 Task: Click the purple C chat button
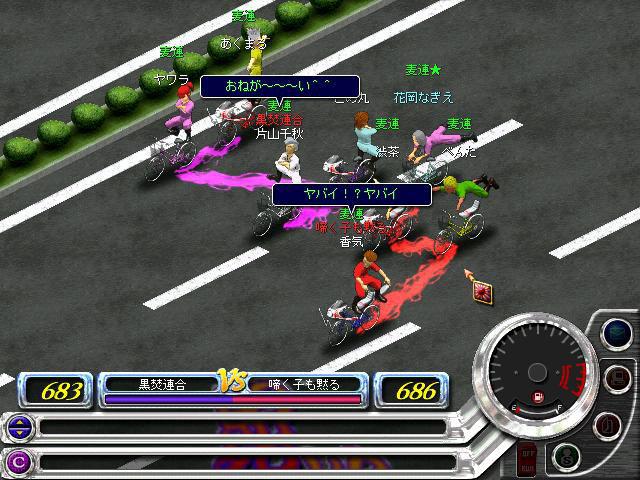coord(18,461)
